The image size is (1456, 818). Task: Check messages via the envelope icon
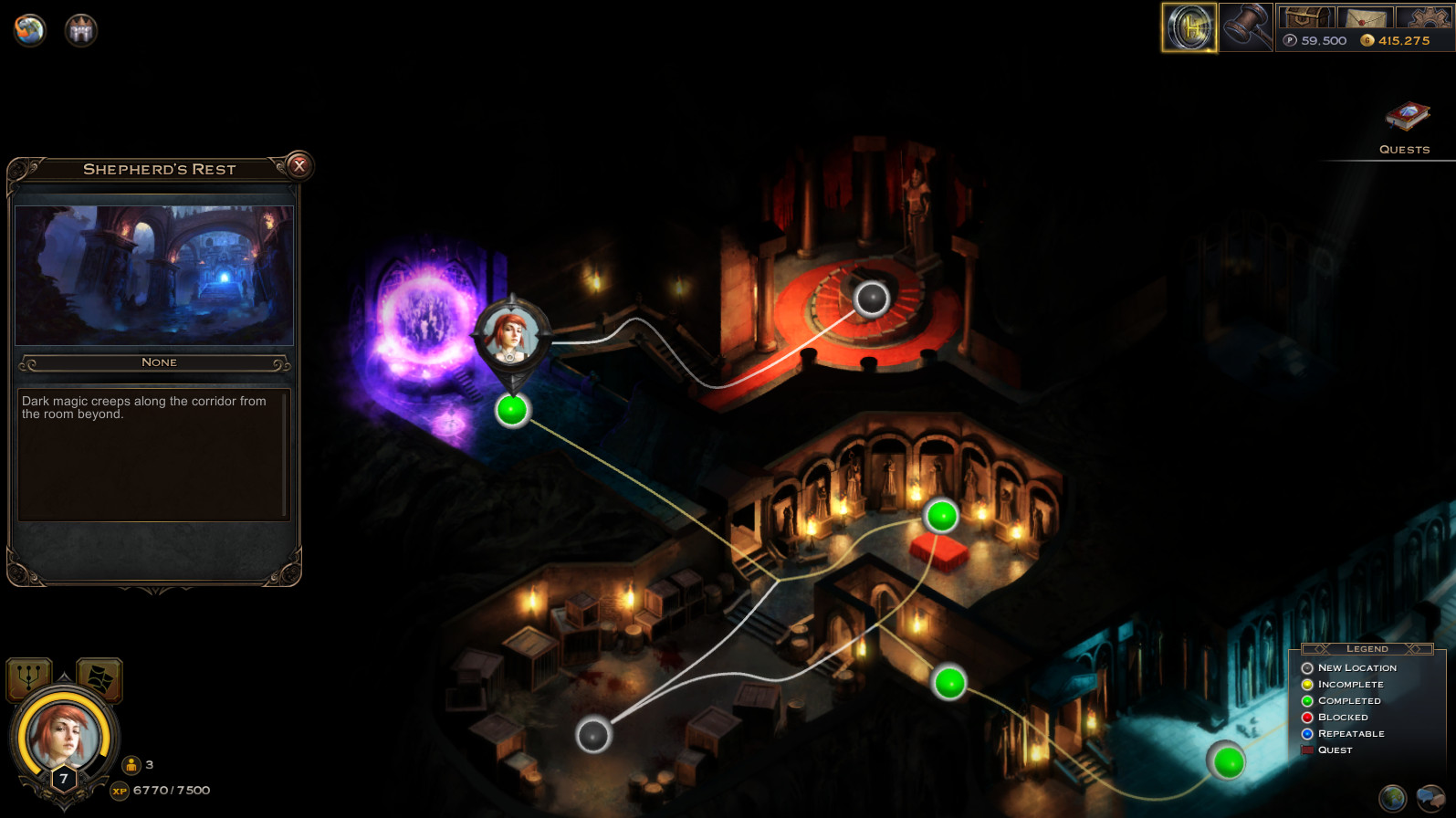(x=1366, y=16)
